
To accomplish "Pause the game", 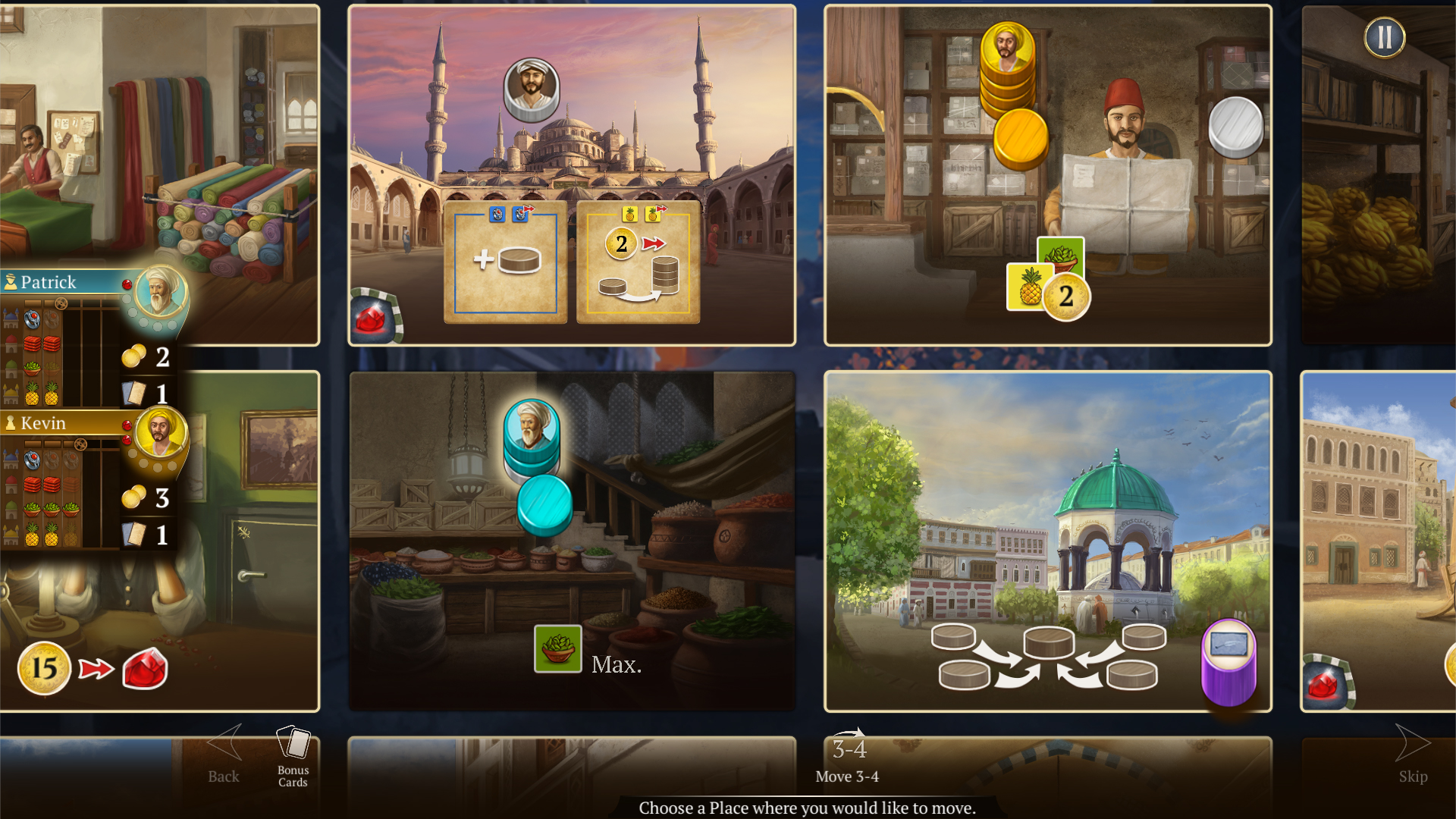I will pyautogui.click(x=1385, y=37).
